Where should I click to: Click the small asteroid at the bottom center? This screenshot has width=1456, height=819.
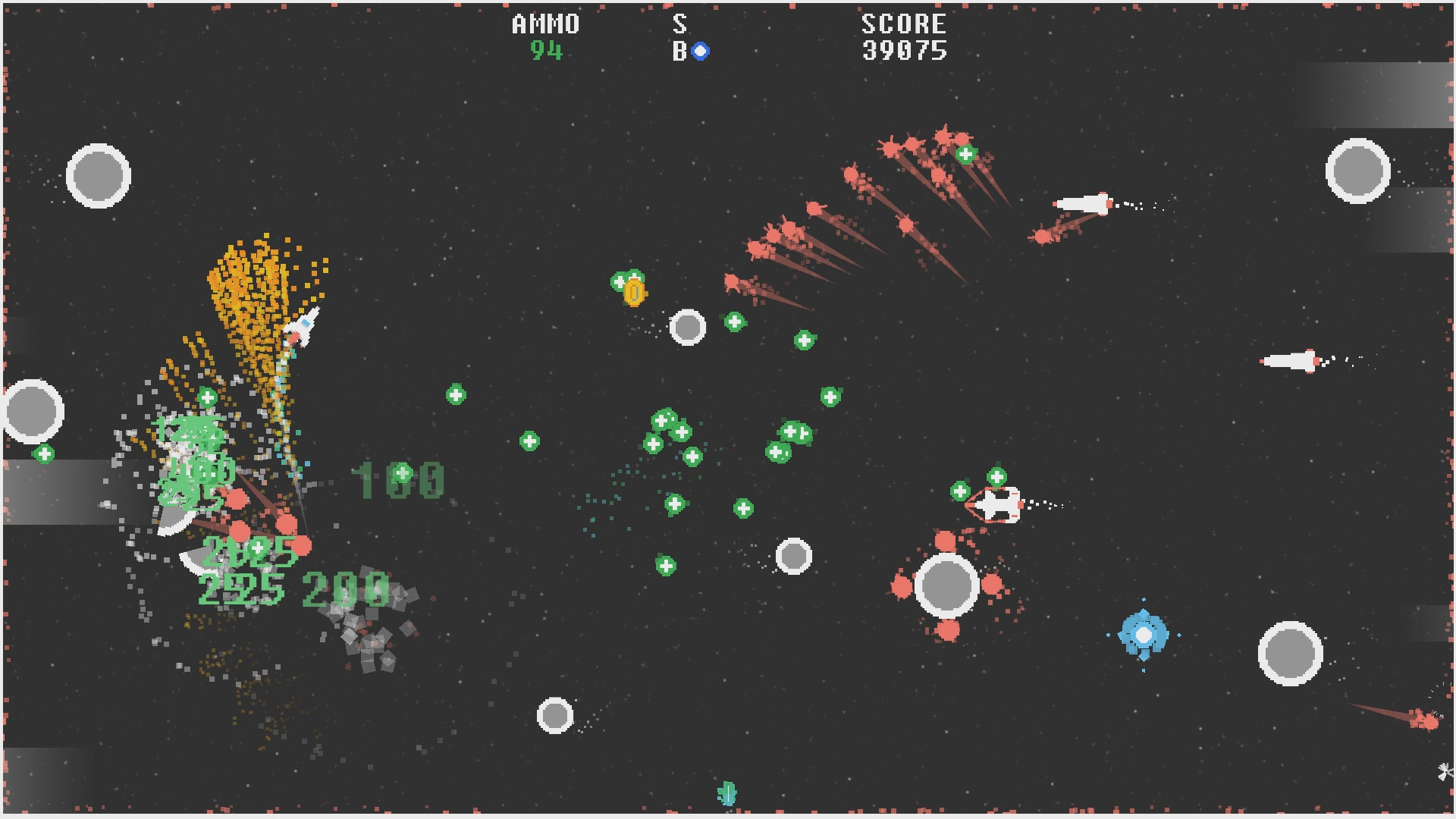click(554, 715)
